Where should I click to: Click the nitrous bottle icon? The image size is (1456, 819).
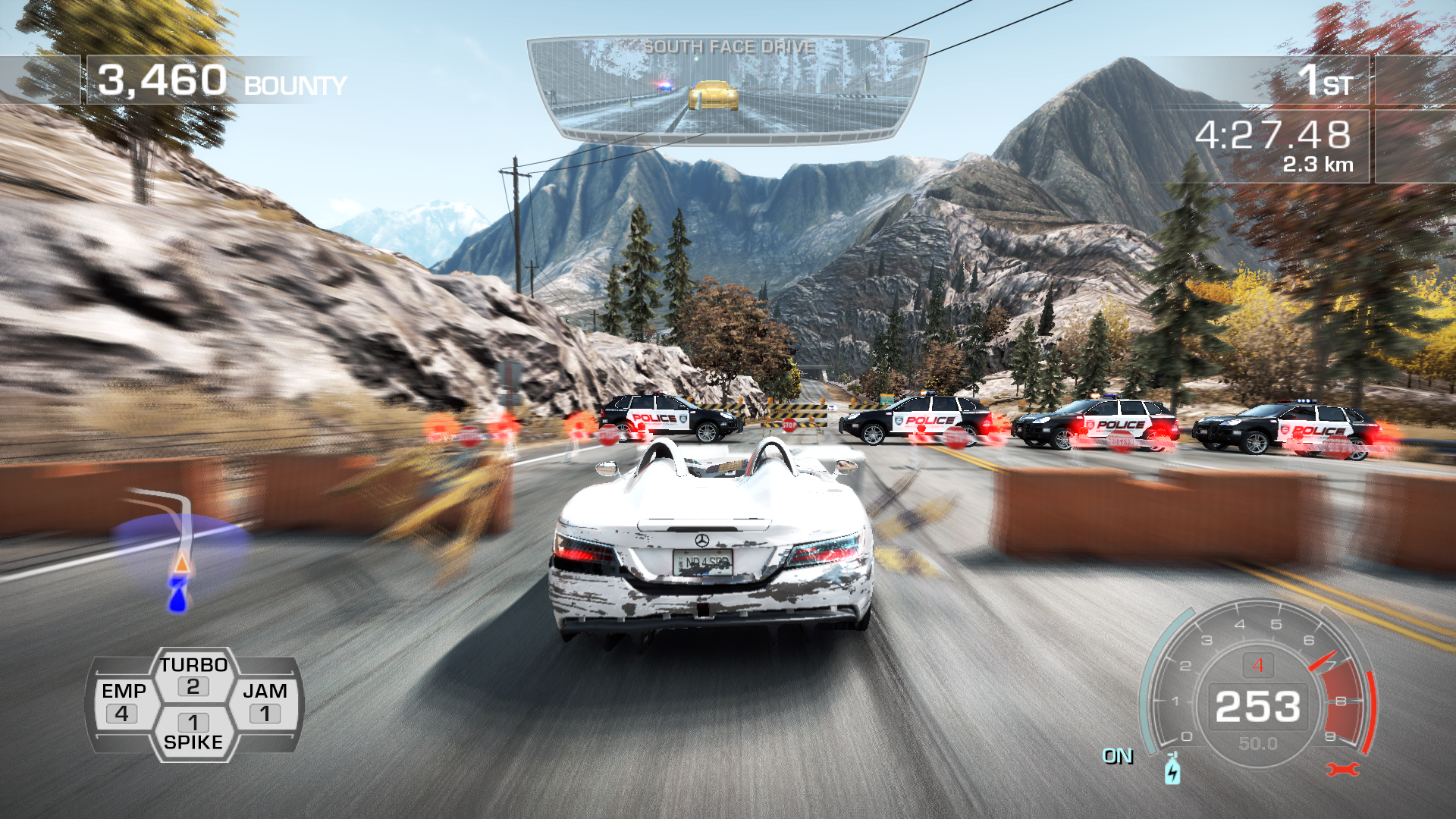1172,770
